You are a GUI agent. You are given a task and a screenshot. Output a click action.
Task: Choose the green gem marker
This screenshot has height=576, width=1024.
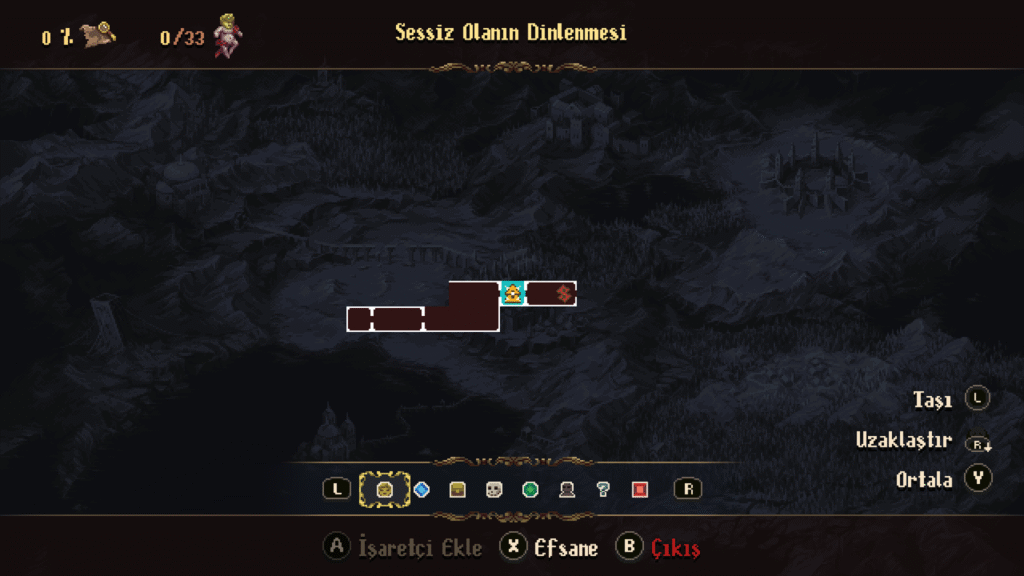[531, 489]
